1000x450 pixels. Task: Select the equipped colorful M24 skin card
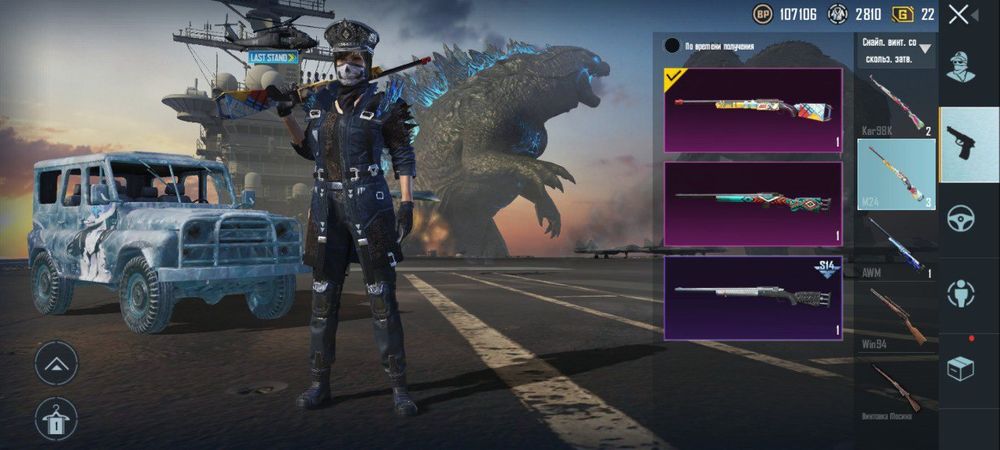pyautogui.click(x=752, y=109)
